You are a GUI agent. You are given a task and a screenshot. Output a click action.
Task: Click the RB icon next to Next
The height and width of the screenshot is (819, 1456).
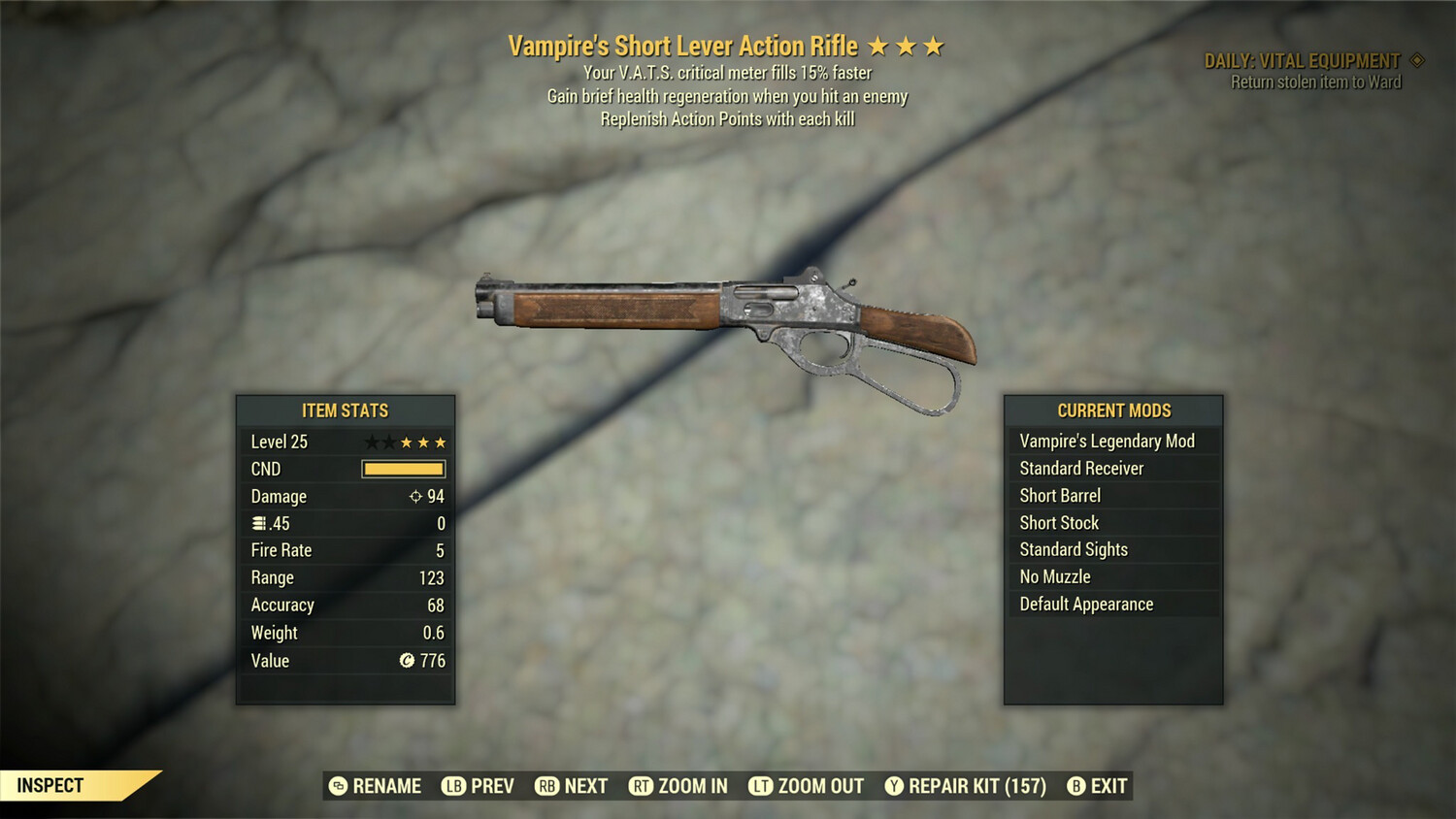pyautogui.click(x=546, y=786)
